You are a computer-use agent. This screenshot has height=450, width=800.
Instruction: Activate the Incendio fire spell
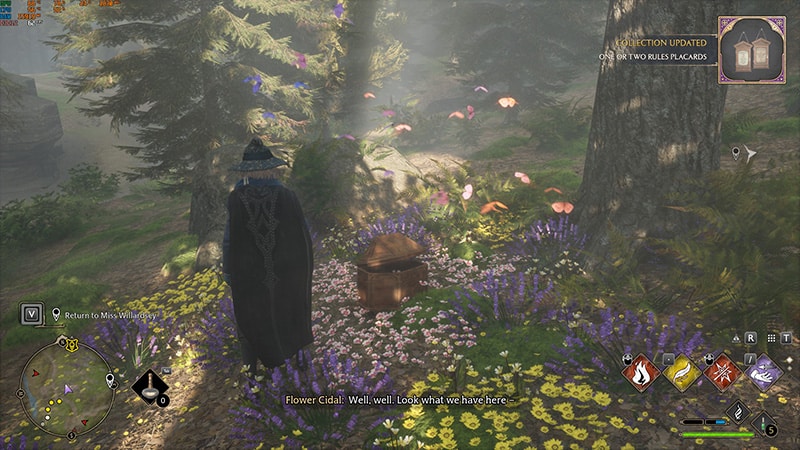click(x=640, y=372)
